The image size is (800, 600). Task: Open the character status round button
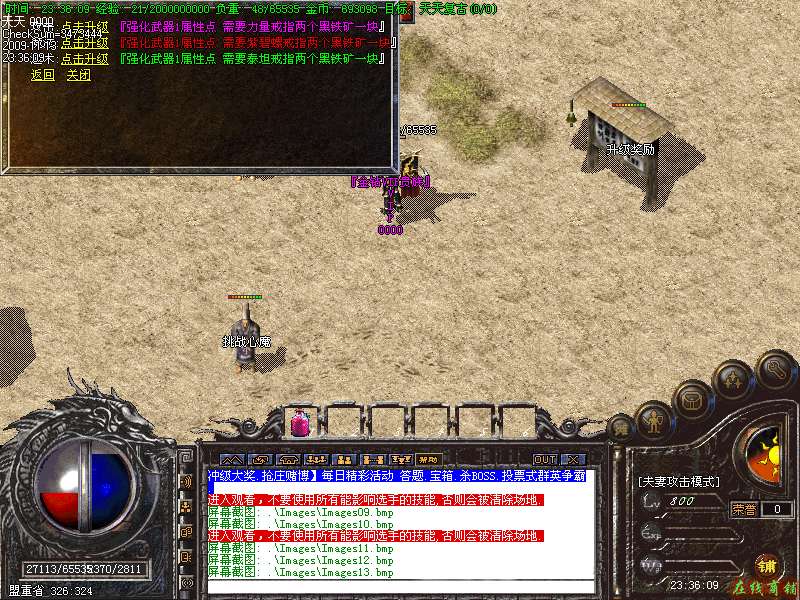point(655,421)
